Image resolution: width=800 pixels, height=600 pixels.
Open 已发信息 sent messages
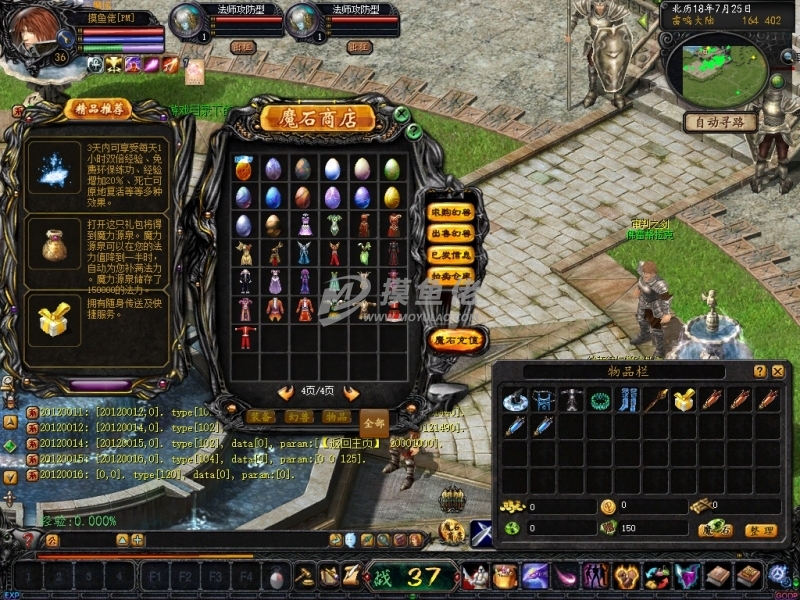(450, 254)
